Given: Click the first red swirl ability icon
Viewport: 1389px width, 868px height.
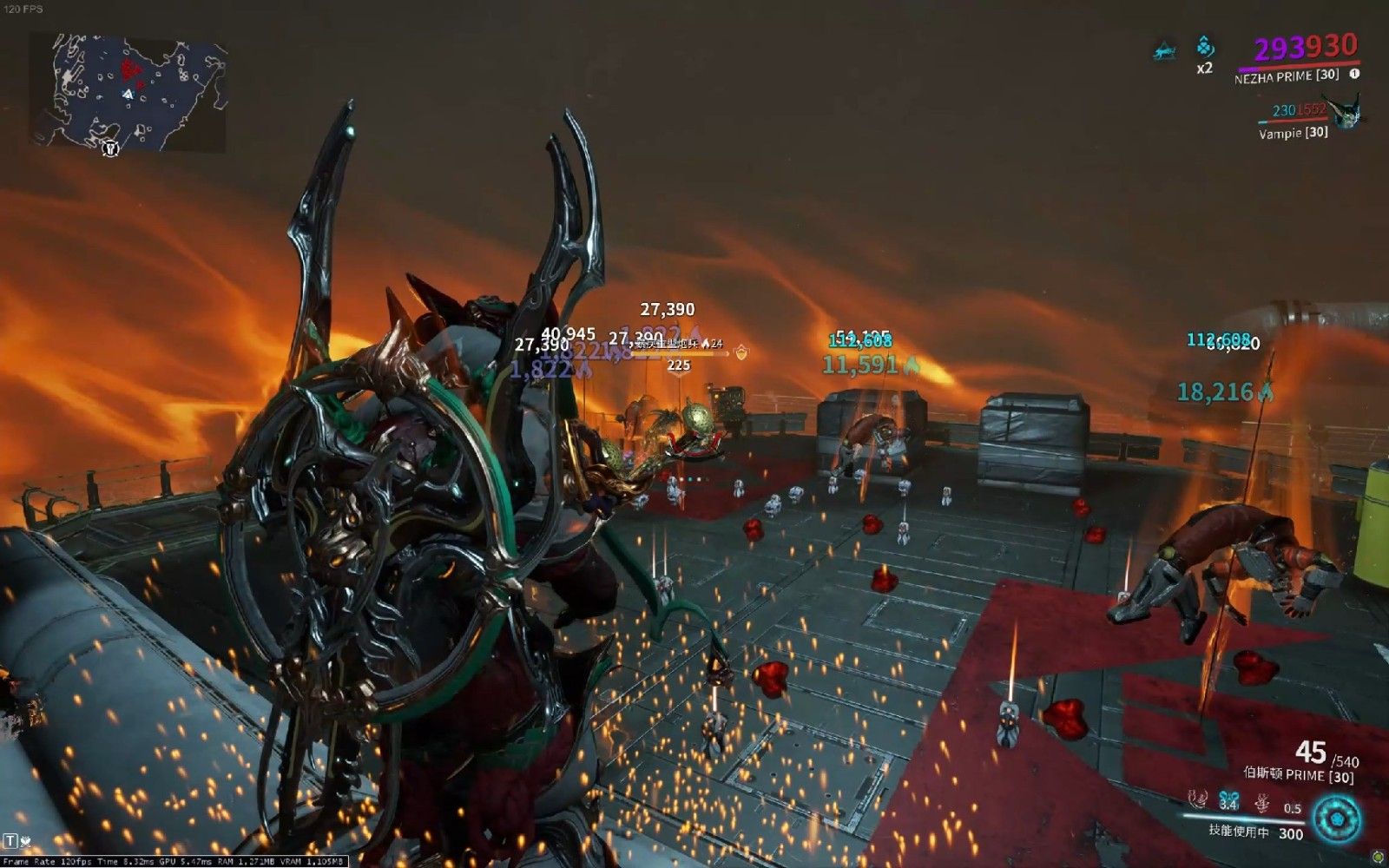Looking at the screenshot, I should pyautogui.click(x=1199, y=799).
